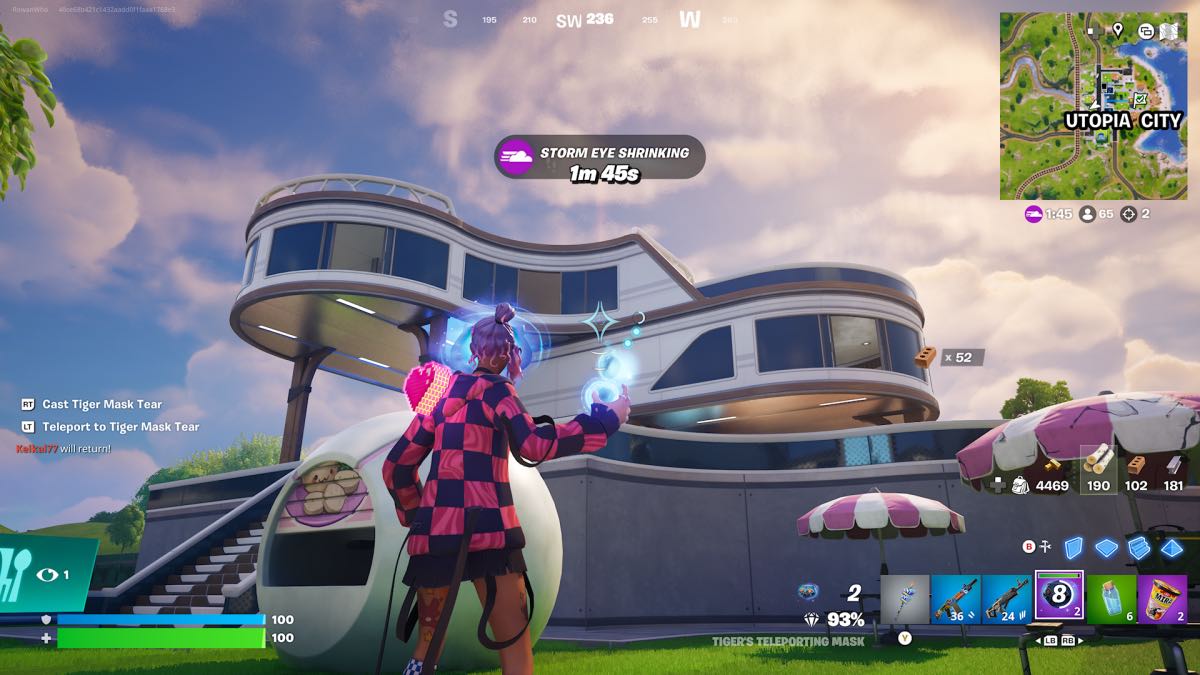Select the pickaxe harvesting tool slot

coord(905,599)
